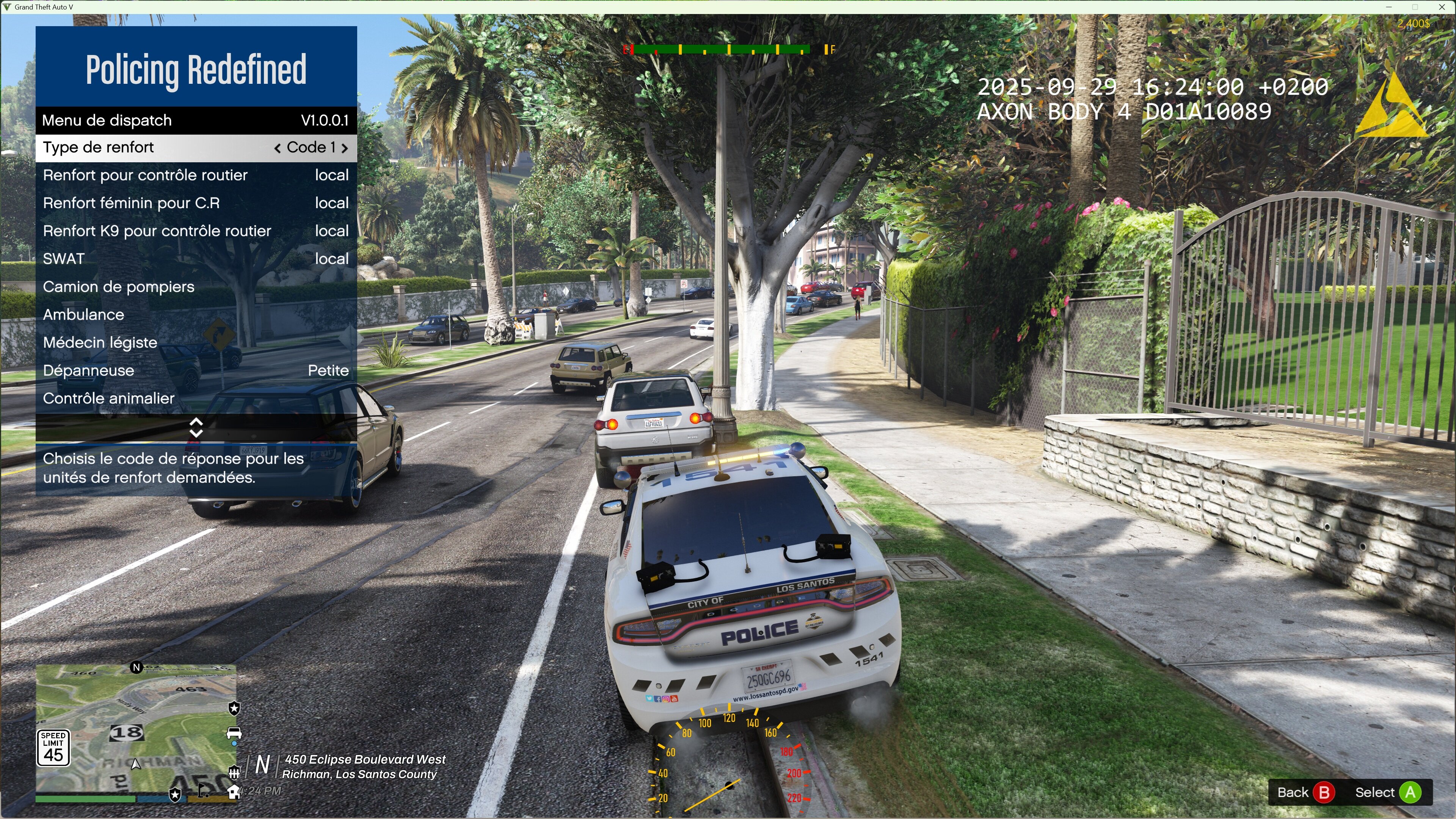Click the menu scroll up/down arrows
The image size is (1456, 819).
pos(196,428)
